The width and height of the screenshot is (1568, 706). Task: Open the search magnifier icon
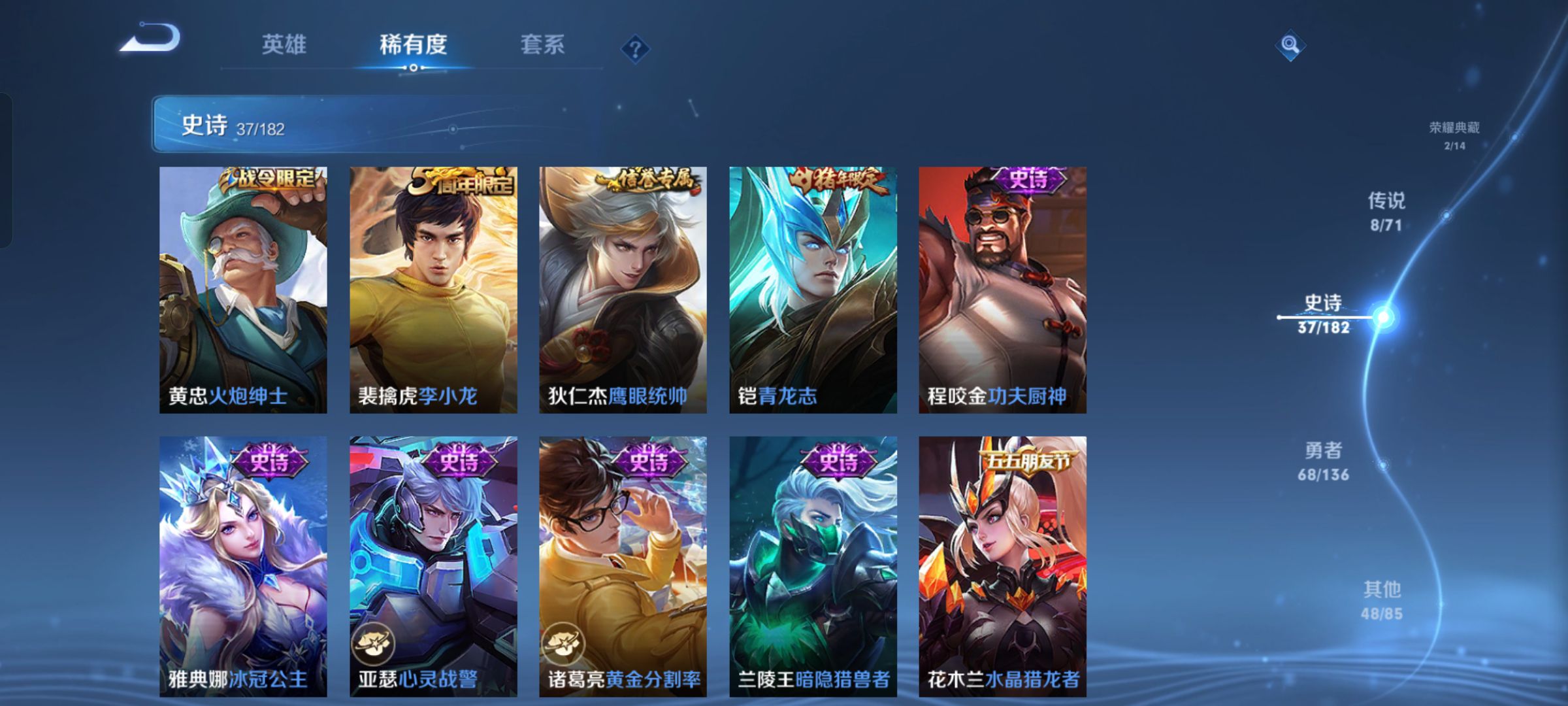(1290, 44)
